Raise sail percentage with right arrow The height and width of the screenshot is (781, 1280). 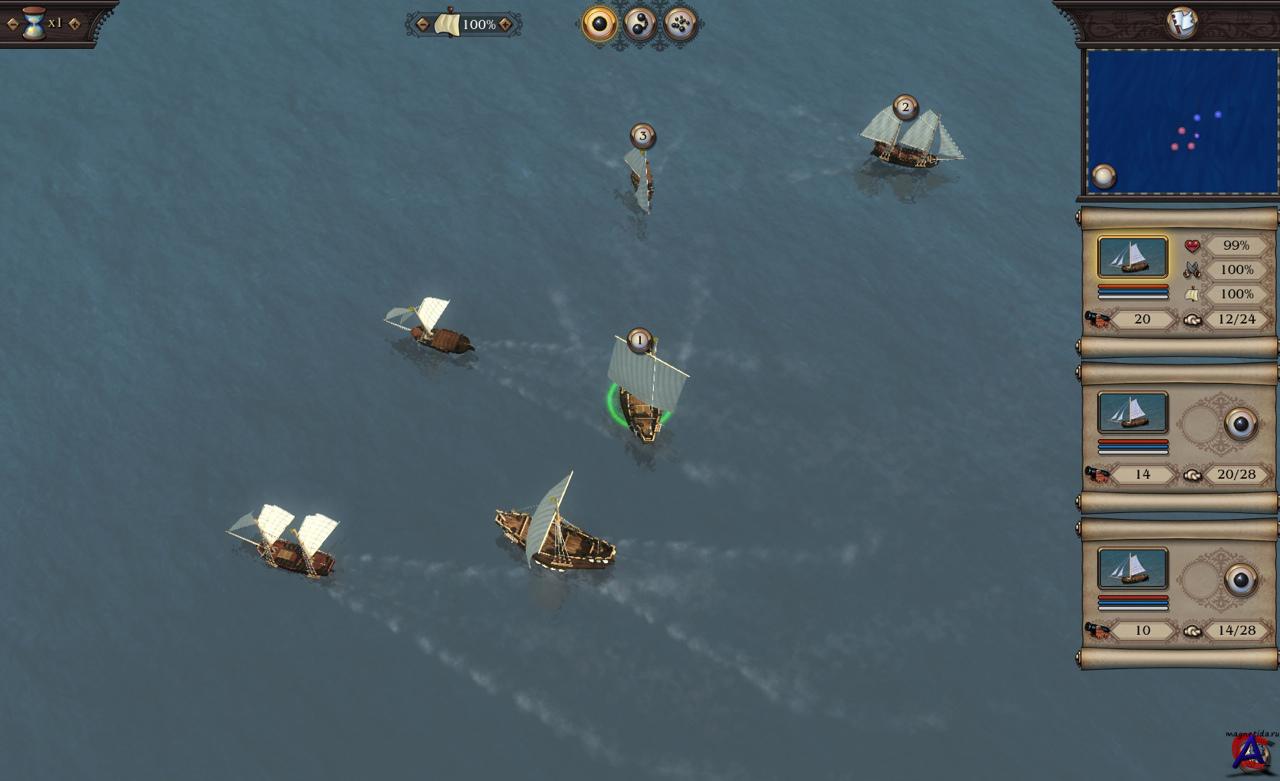[505, 24]
